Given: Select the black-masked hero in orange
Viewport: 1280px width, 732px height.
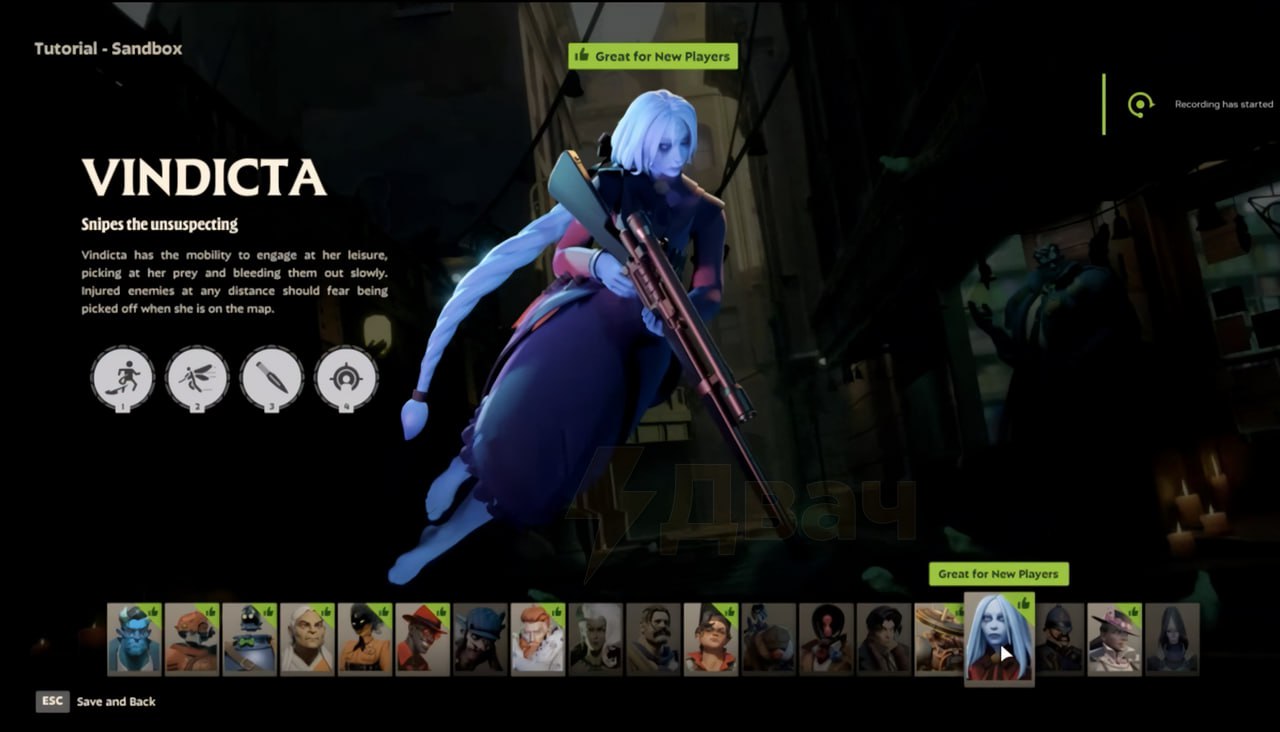Looking at the screenshot, I should pos(365,639).
